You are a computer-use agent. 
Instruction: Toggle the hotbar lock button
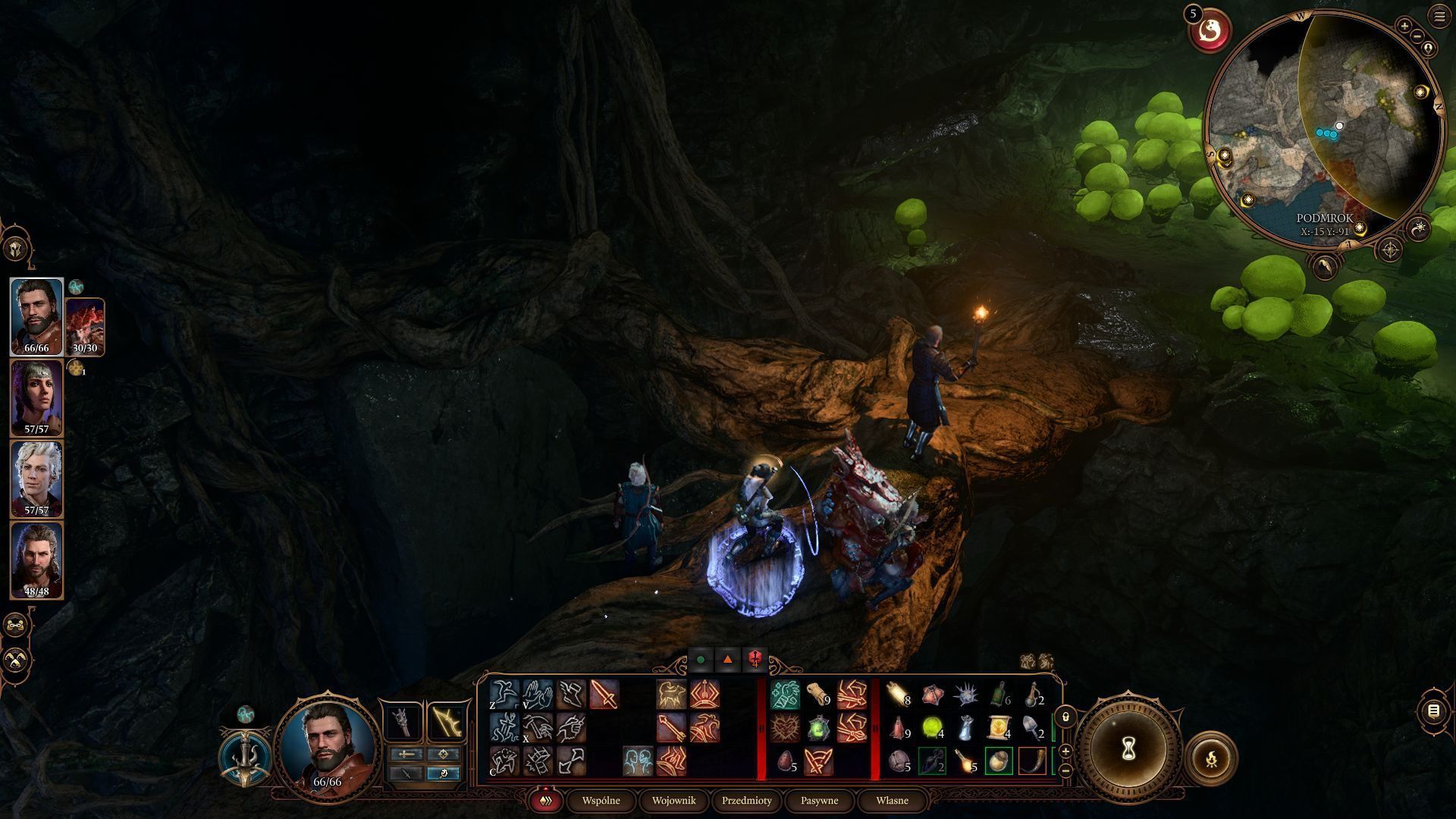click(1065, 717)
